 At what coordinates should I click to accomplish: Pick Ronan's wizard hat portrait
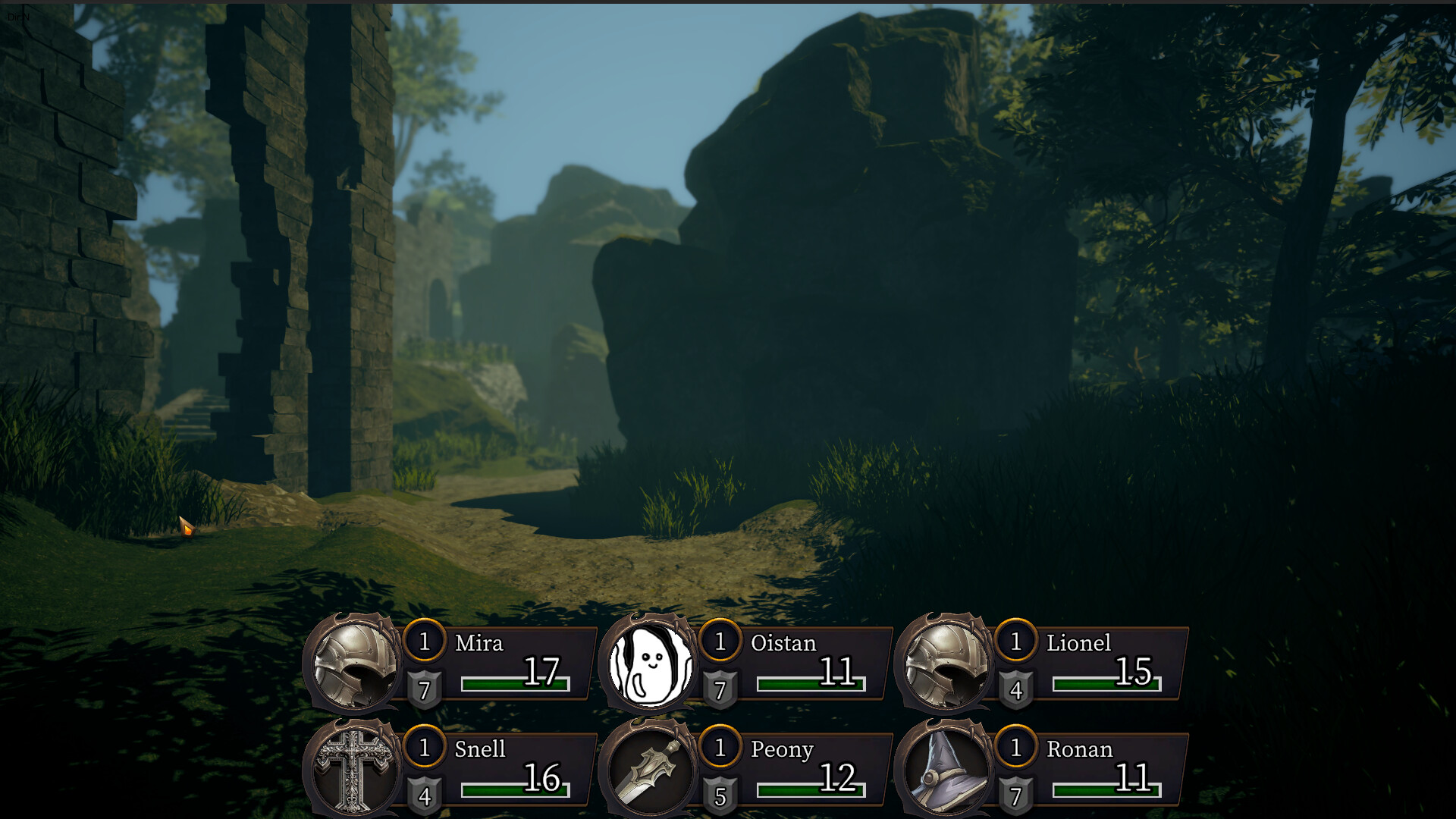[946, 770]
